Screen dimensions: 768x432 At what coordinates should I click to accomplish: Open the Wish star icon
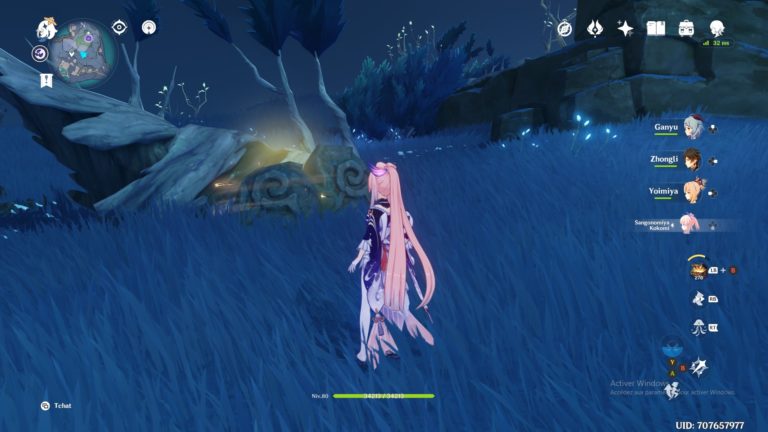tap(626, 28)
